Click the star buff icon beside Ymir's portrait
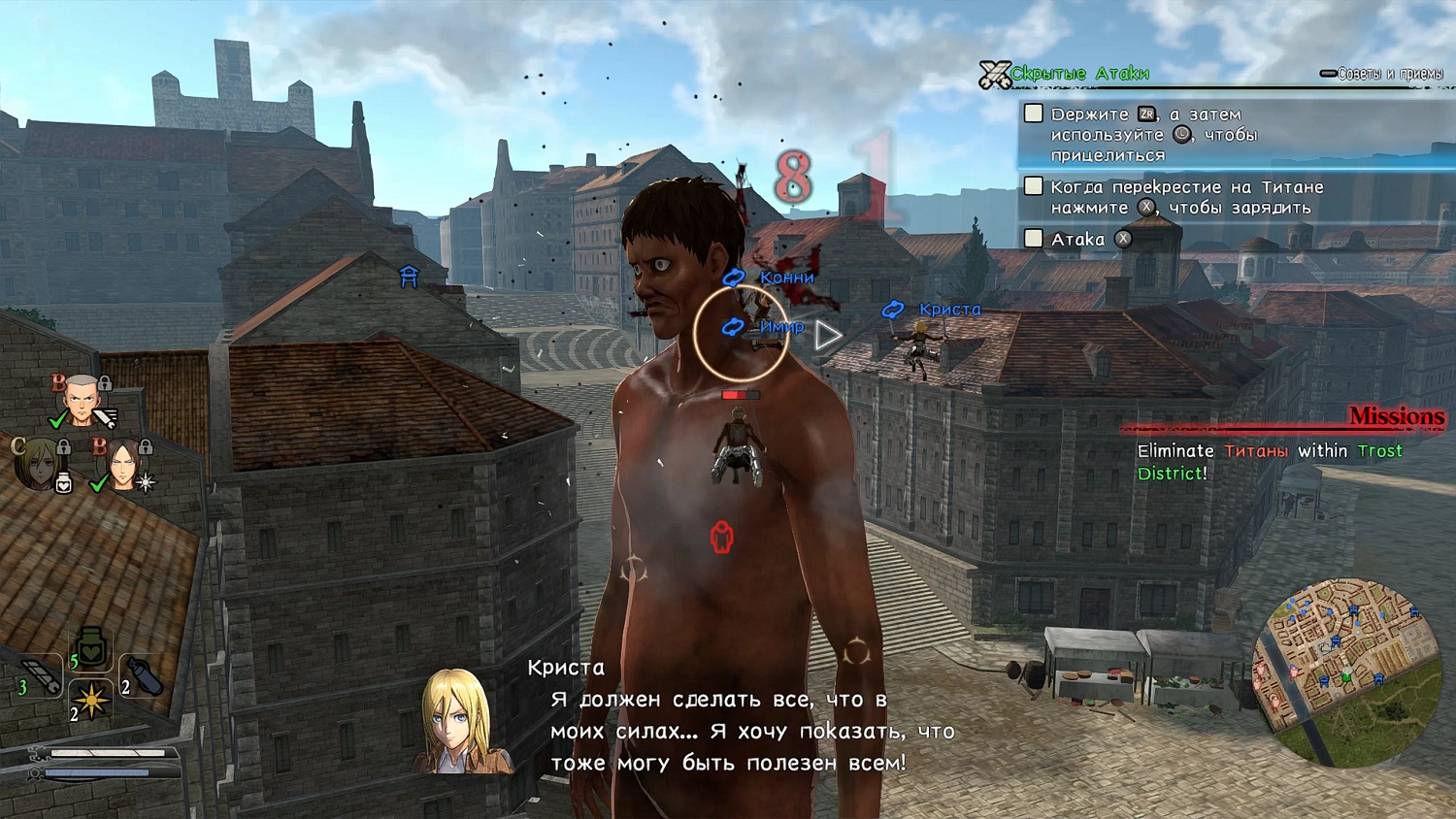Viewport: 1456px width, 819px height. 145,481
